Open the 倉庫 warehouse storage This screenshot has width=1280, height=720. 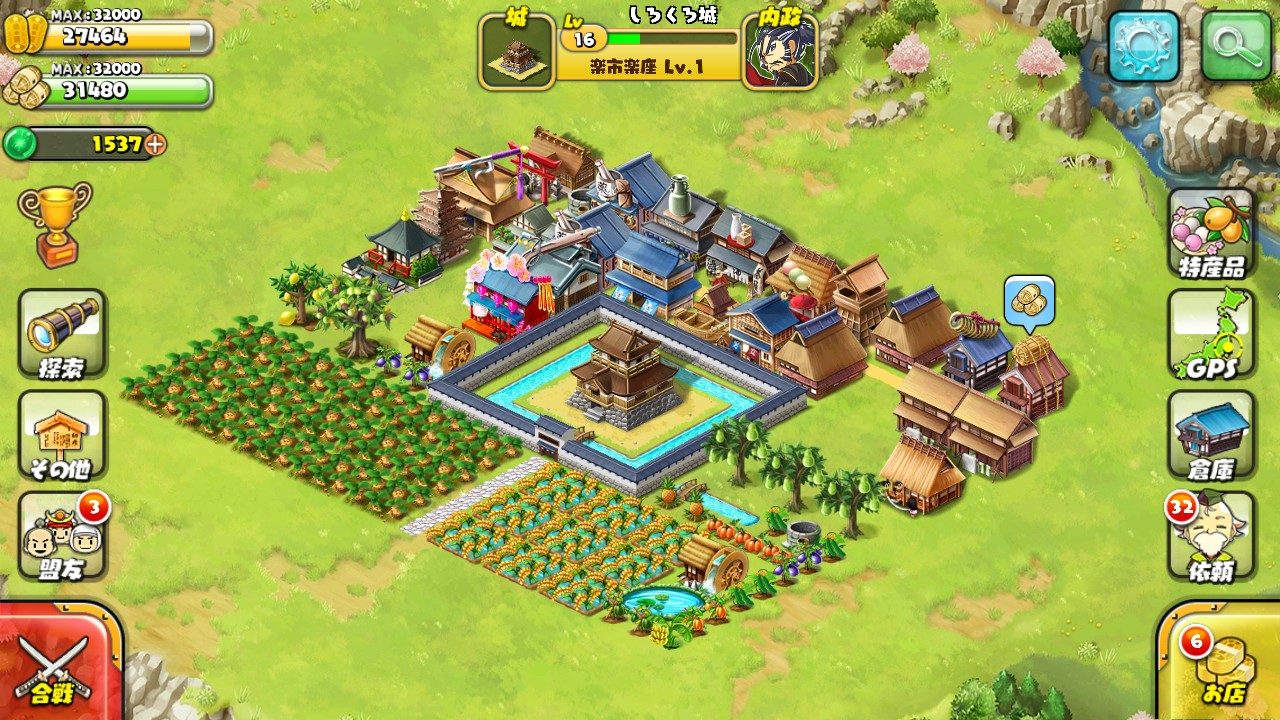[x=1211, y=435]
